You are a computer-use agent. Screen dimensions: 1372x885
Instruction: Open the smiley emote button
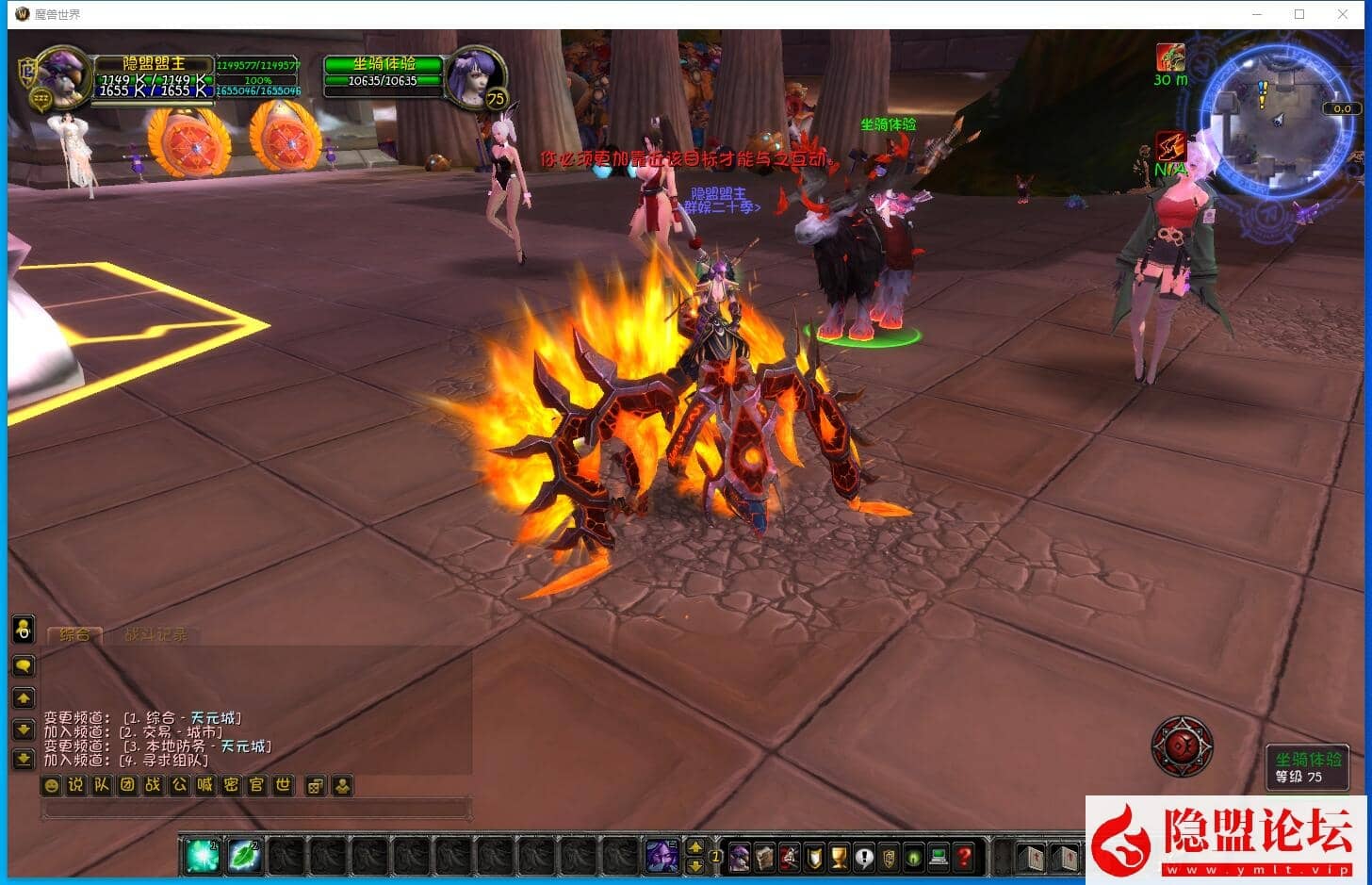(x=52, y=785)
